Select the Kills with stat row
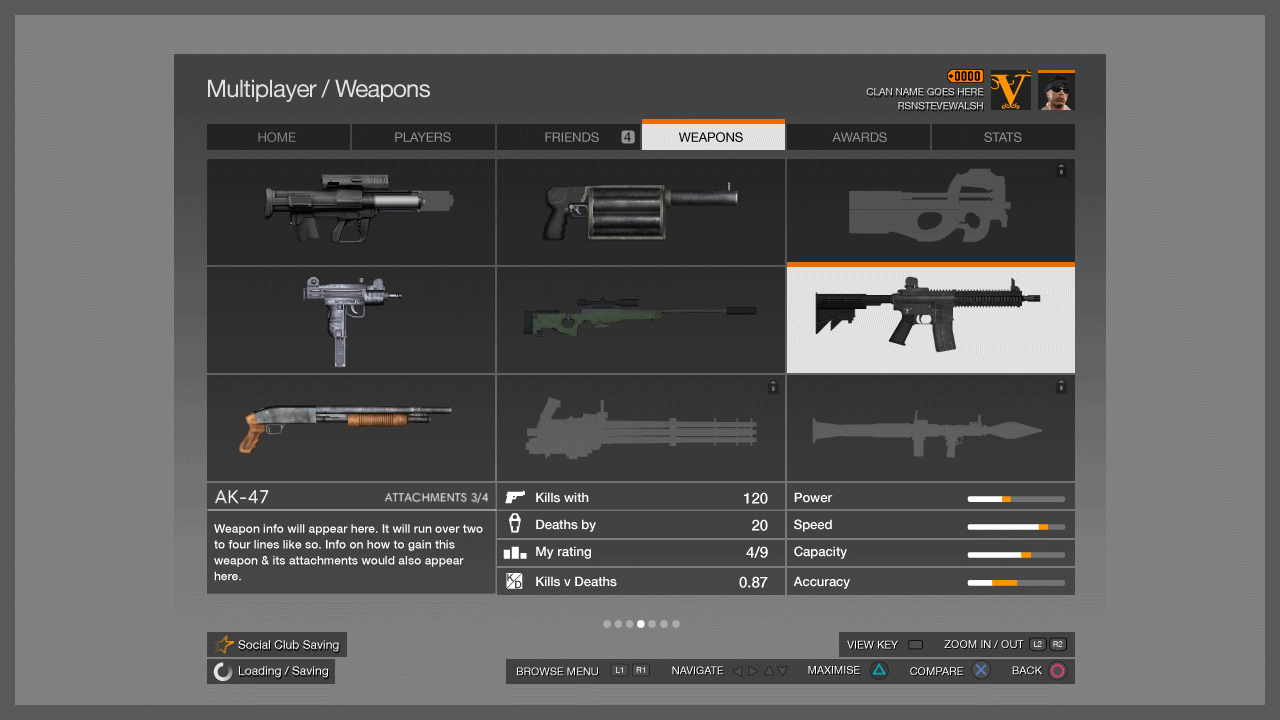The height and width of the screenshot is (720, 1280). (640, 497)
